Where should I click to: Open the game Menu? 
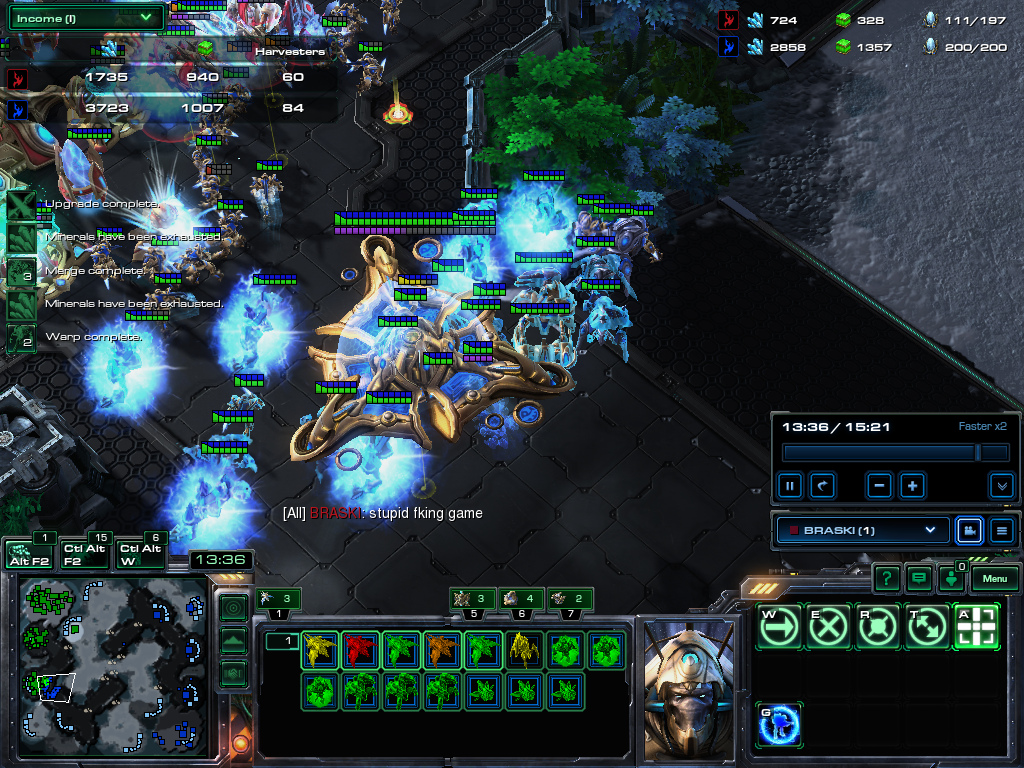[994, 578]
